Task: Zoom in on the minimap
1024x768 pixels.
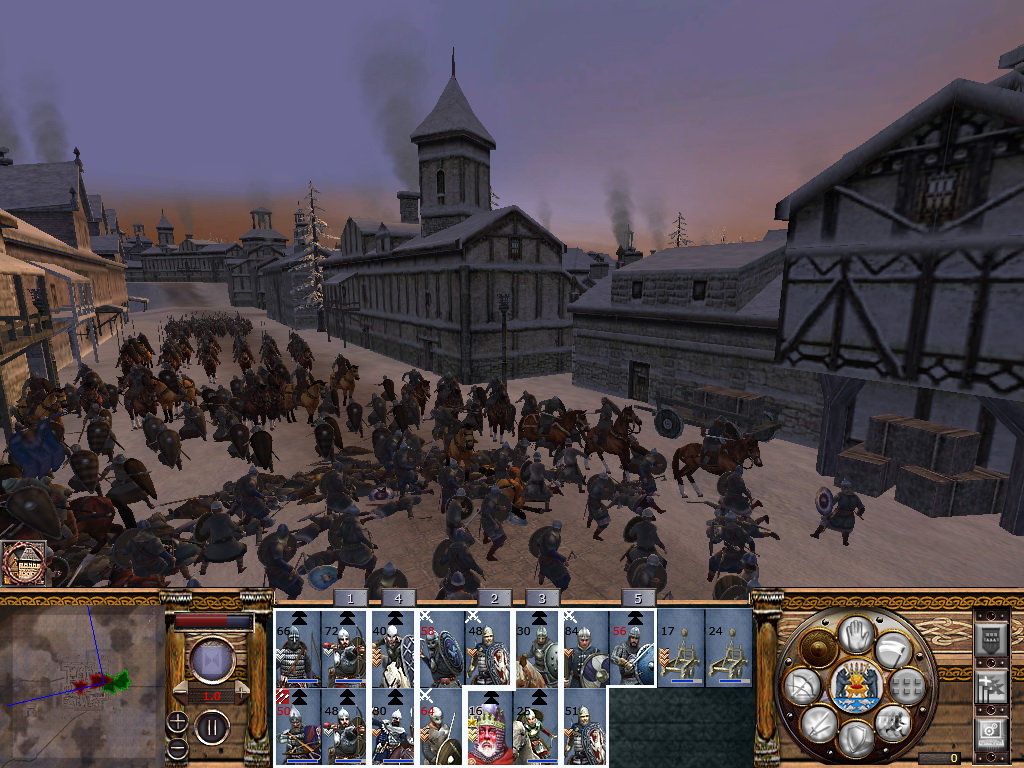Action: tap(176, 721)
